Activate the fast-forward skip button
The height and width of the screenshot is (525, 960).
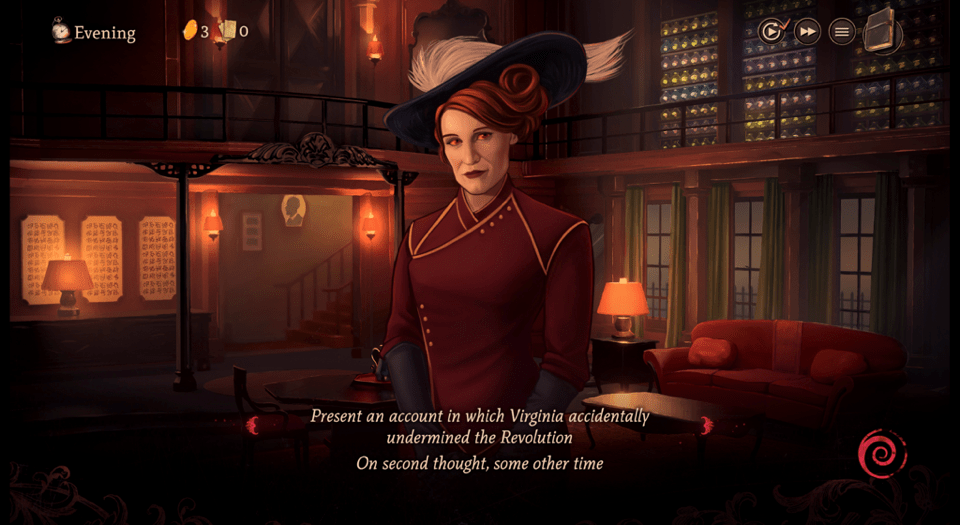click(807, 32)
